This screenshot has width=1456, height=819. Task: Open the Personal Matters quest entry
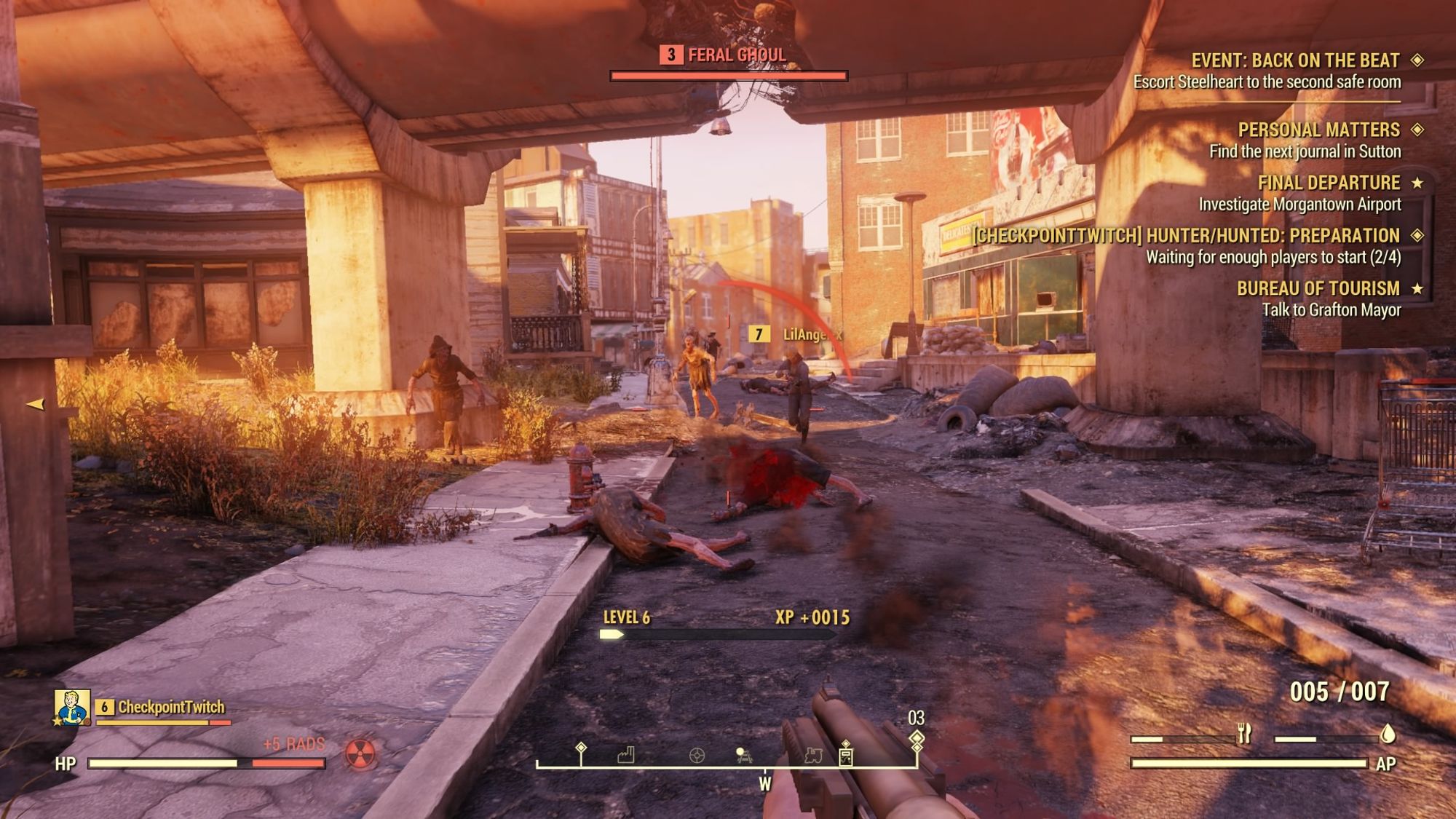1318,130
